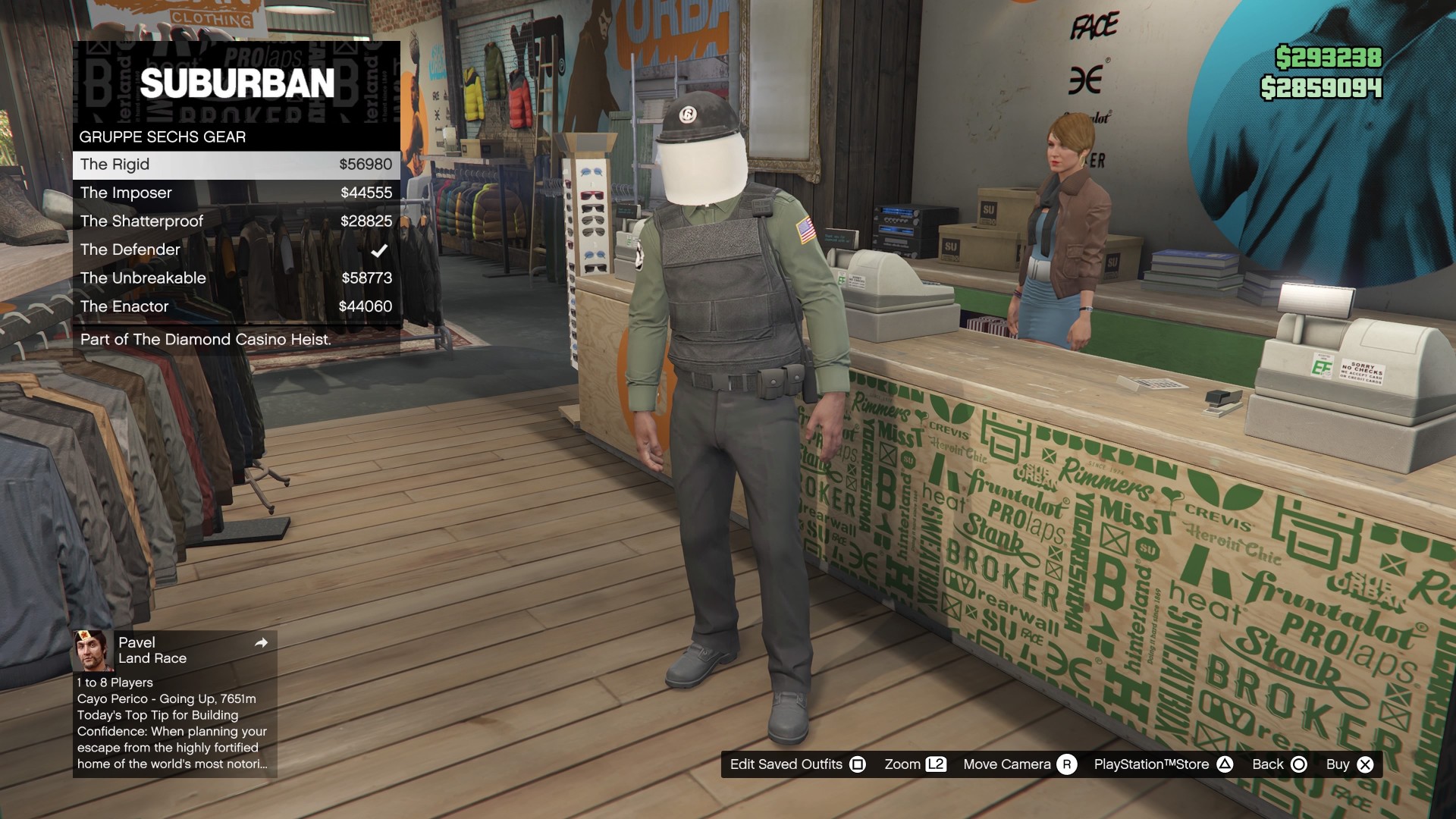Click Pavel's share arrow icon
1456x819 pixels.
(261, 642)
